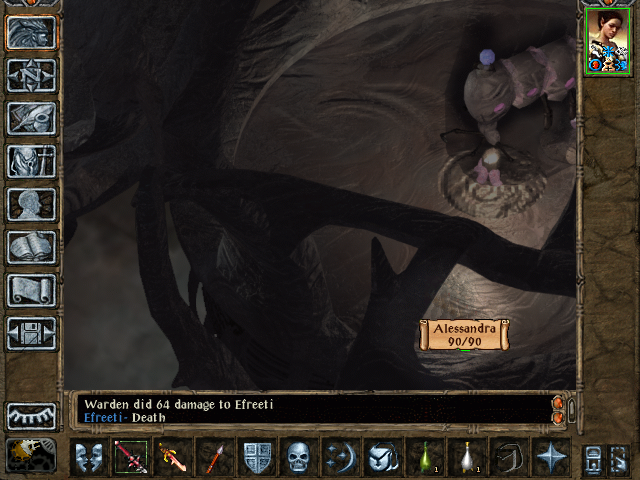Use the green potion quick item

(x=425, y=457)
